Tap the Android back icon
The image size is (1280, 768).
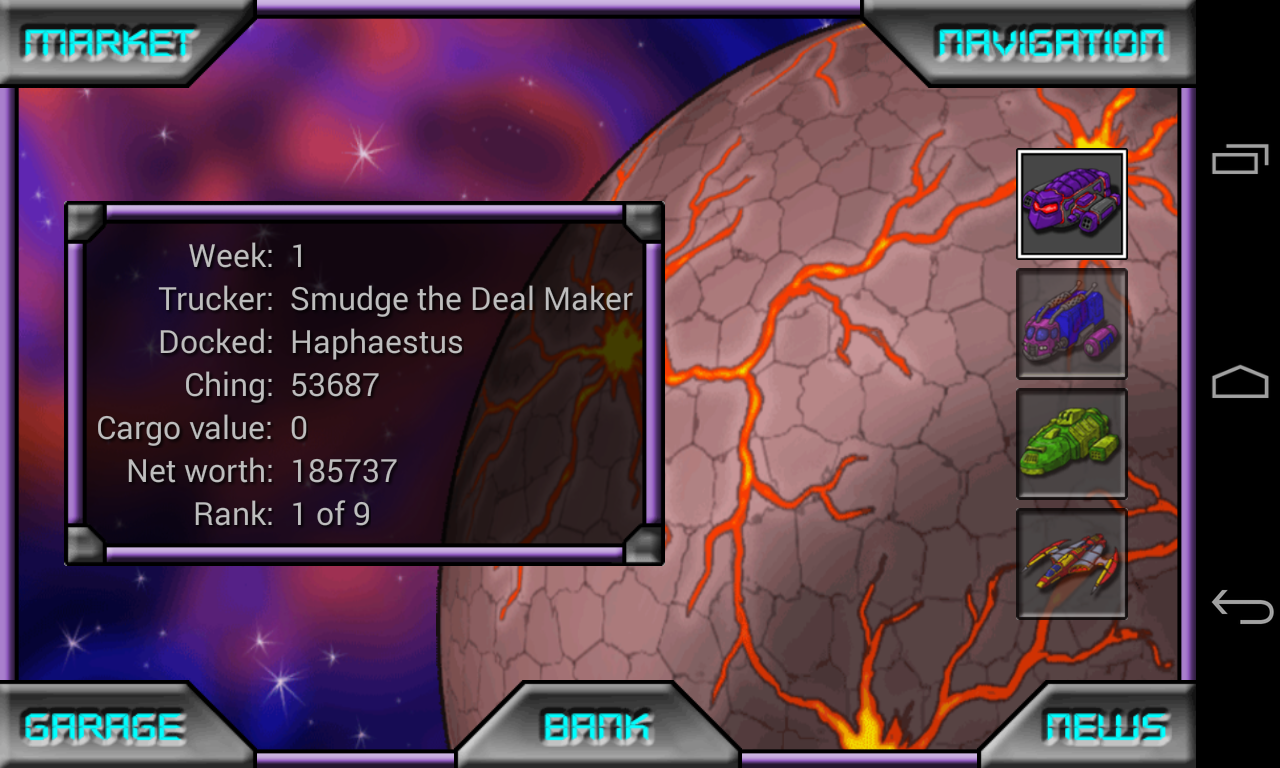tap(1240, 605)
